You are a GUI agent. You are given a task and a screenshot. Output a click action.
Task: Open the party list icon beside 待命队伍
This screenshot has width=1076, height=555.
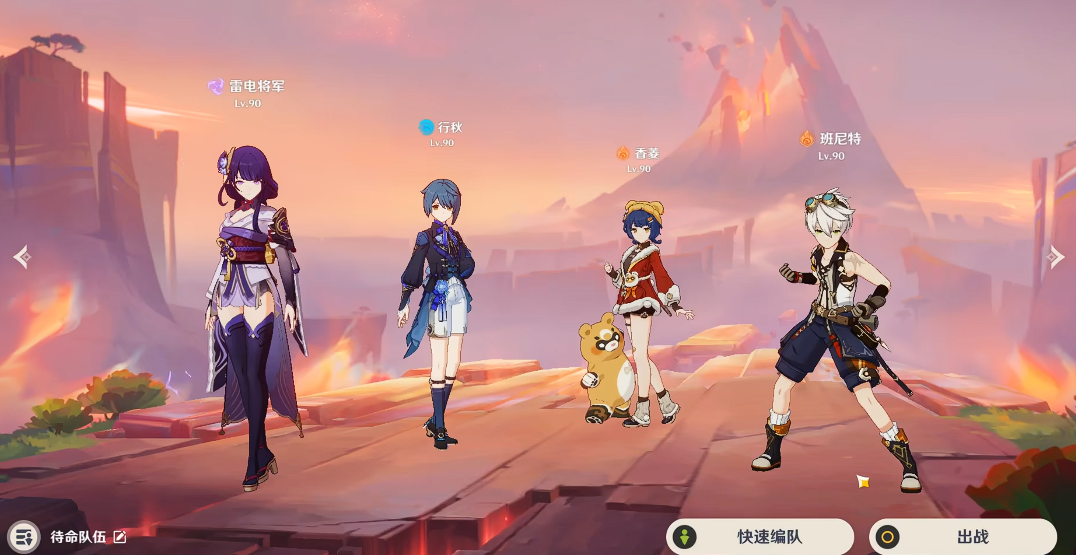[24, 537]
